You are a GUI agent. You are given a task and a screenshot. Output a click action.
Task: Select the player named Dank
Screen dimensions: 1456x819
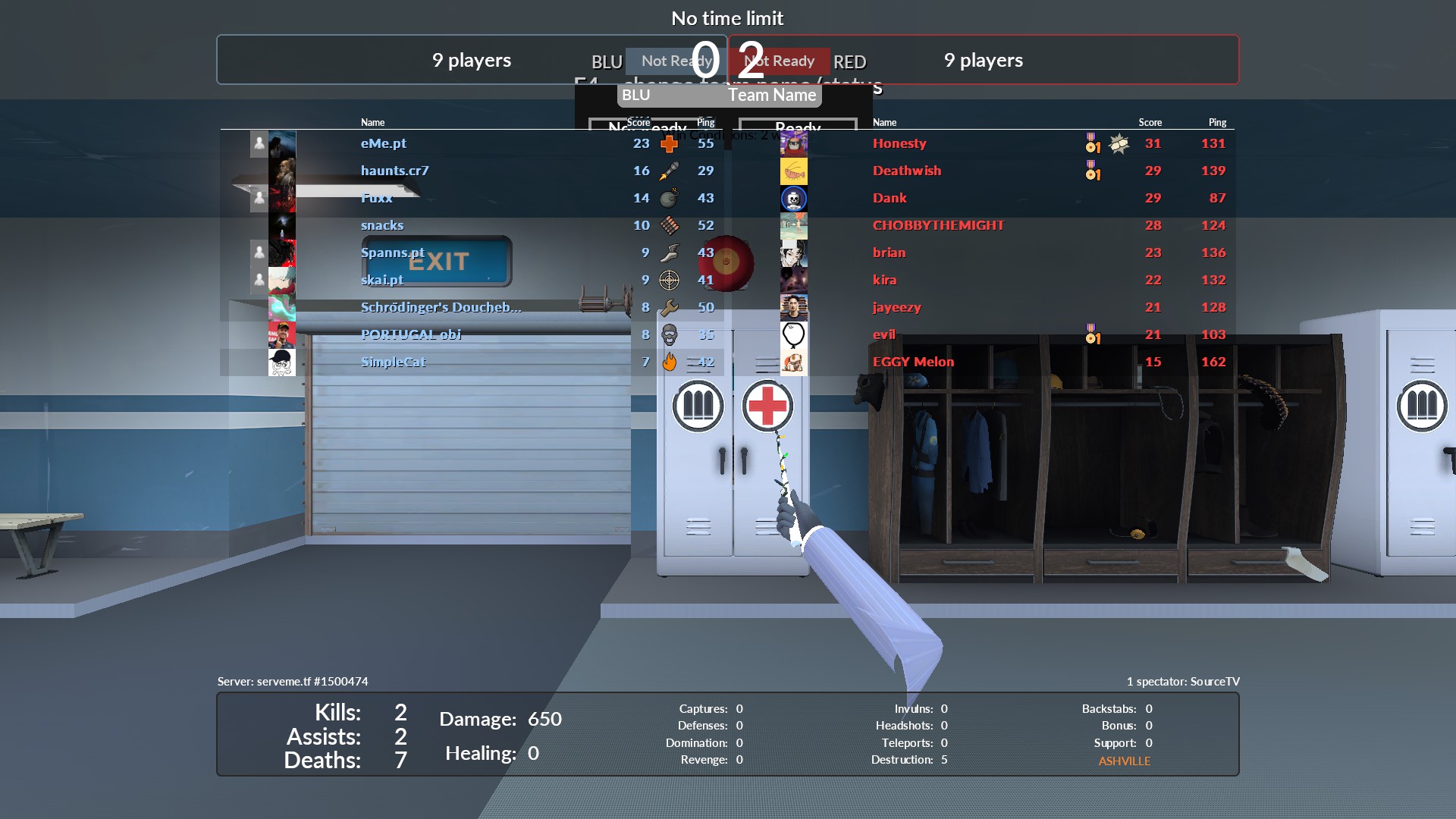point(890,198)
